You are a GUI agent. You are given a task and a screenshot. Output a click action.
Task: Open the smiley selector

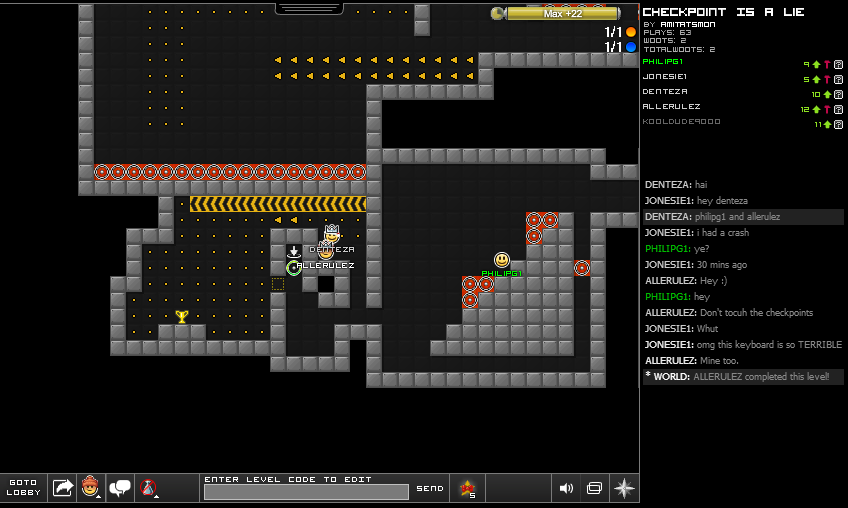click(91, 488)
